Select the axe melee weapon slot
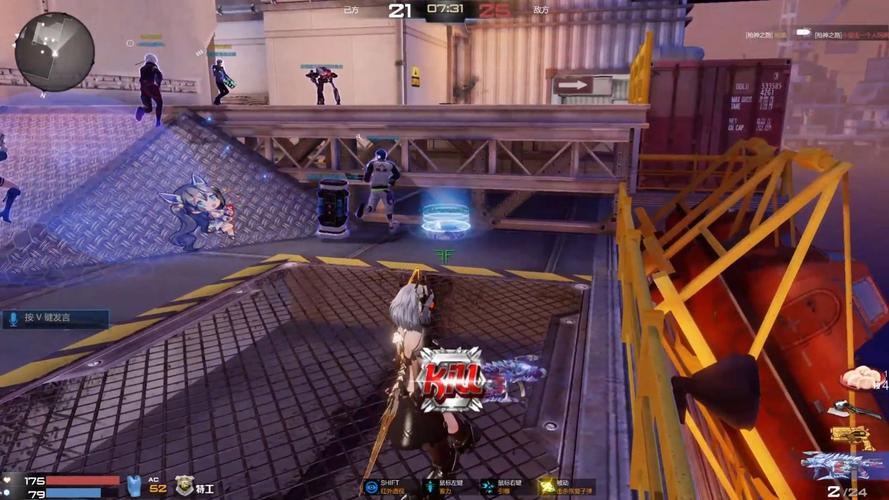 point(846,408)
